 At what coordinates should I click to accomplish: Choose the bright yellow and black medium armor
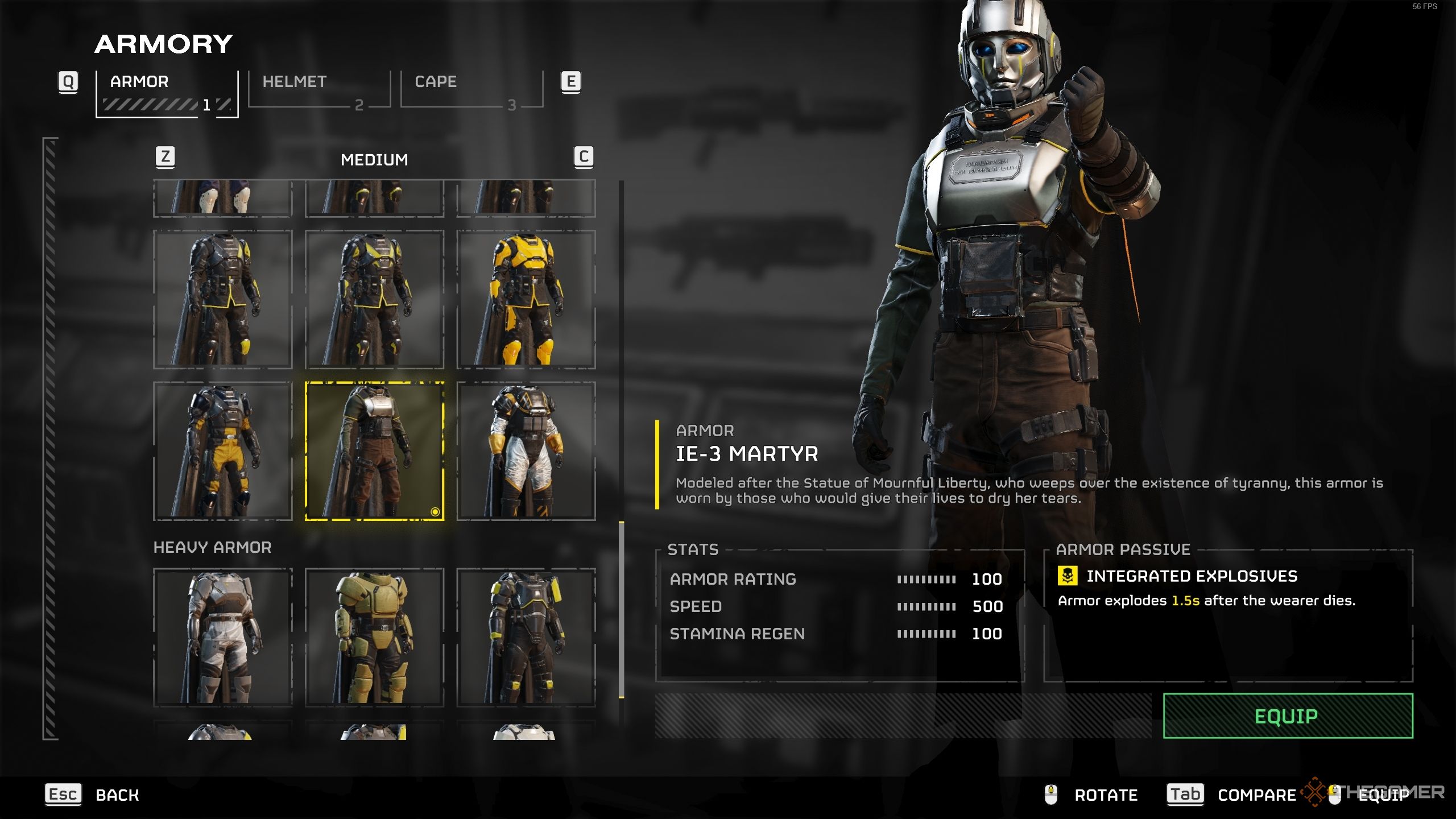[526, 299]
